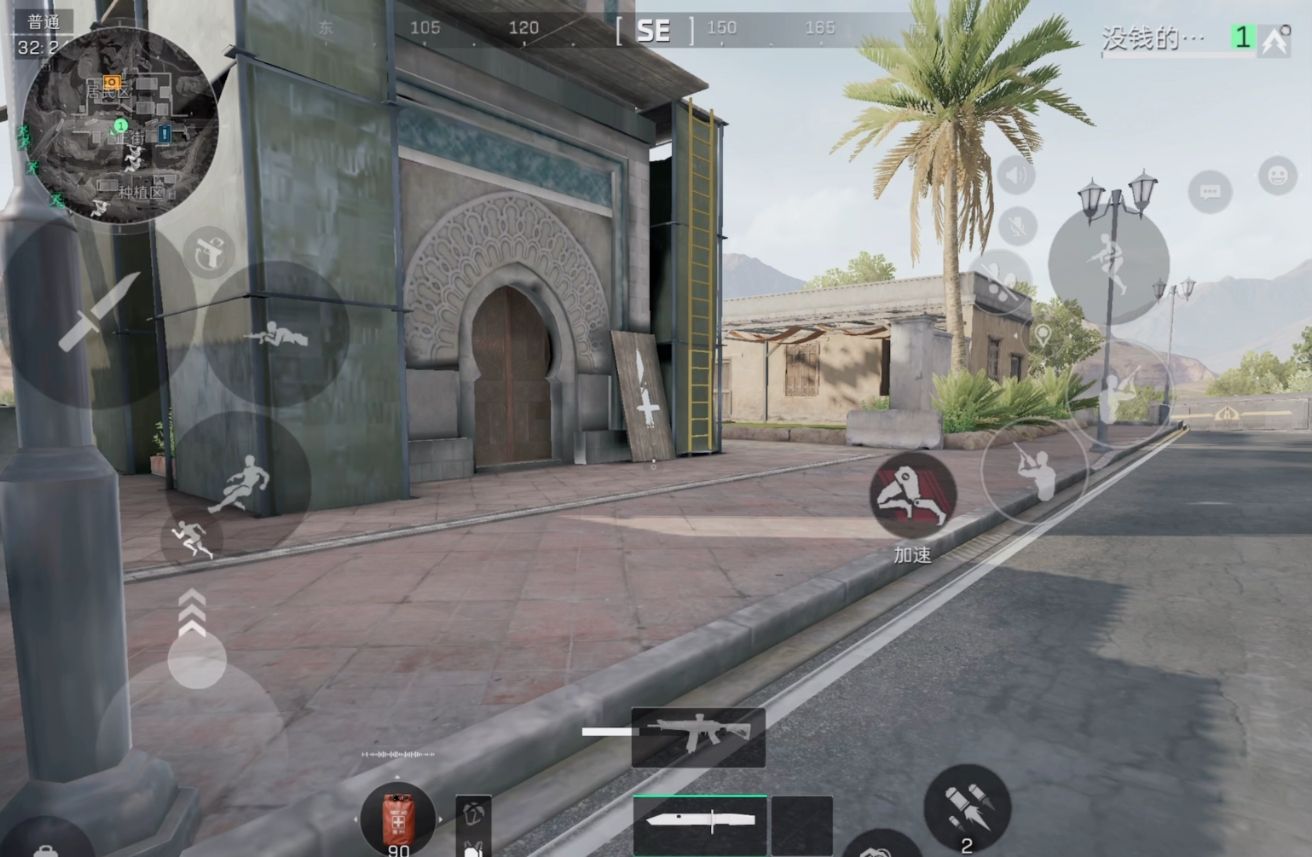Select the combat knife weapon slot

[699, 823]
